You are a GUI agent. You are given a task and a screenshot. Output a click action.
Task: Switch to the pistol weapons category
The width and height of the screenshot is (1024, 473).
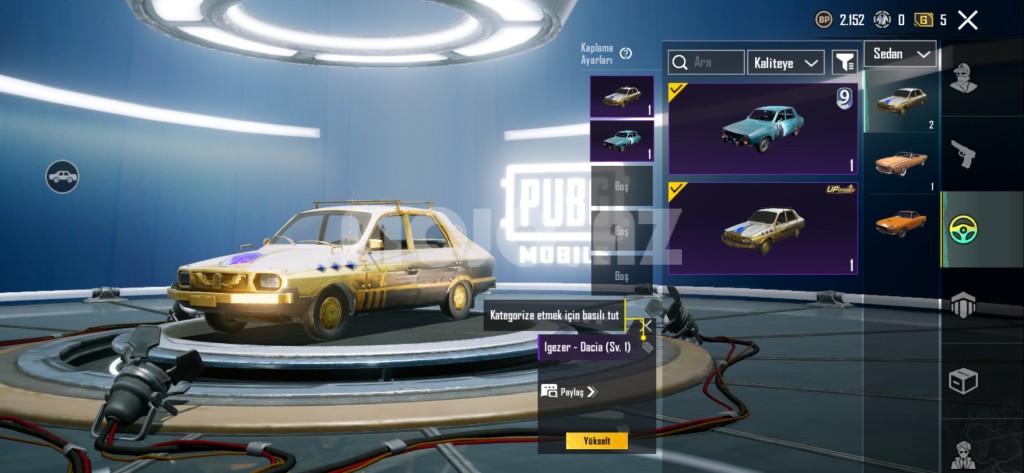pyautogui.click(x=963, y=153)
